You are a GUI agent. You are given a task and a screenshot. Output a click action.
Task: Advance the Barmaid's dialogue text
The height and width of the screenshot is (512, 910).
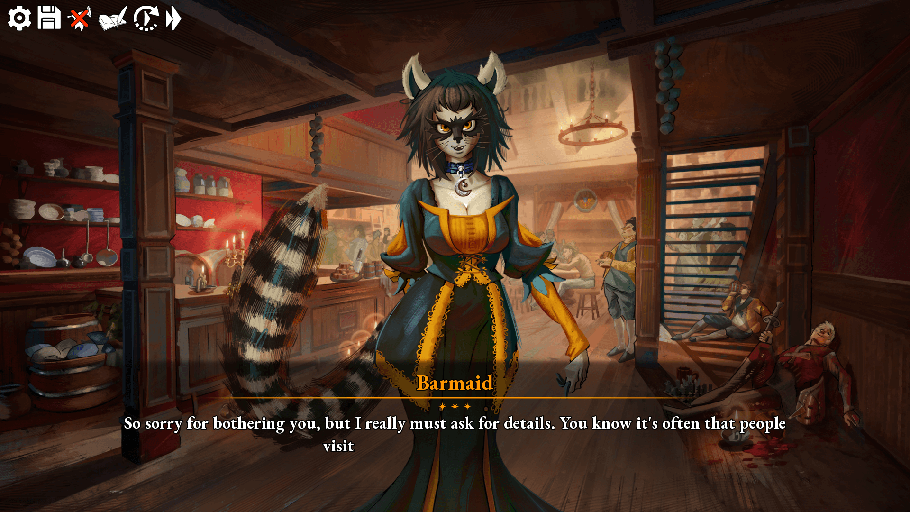454,432
